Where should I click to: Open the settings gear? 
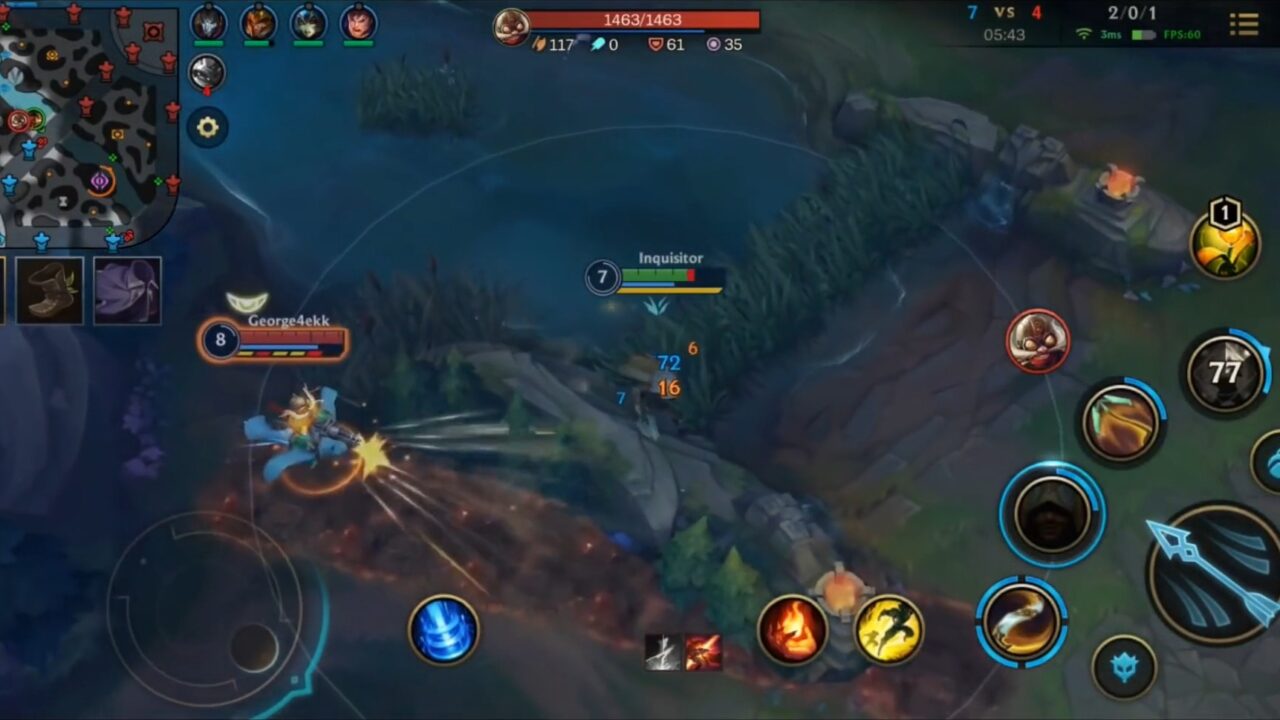(207, 128)
